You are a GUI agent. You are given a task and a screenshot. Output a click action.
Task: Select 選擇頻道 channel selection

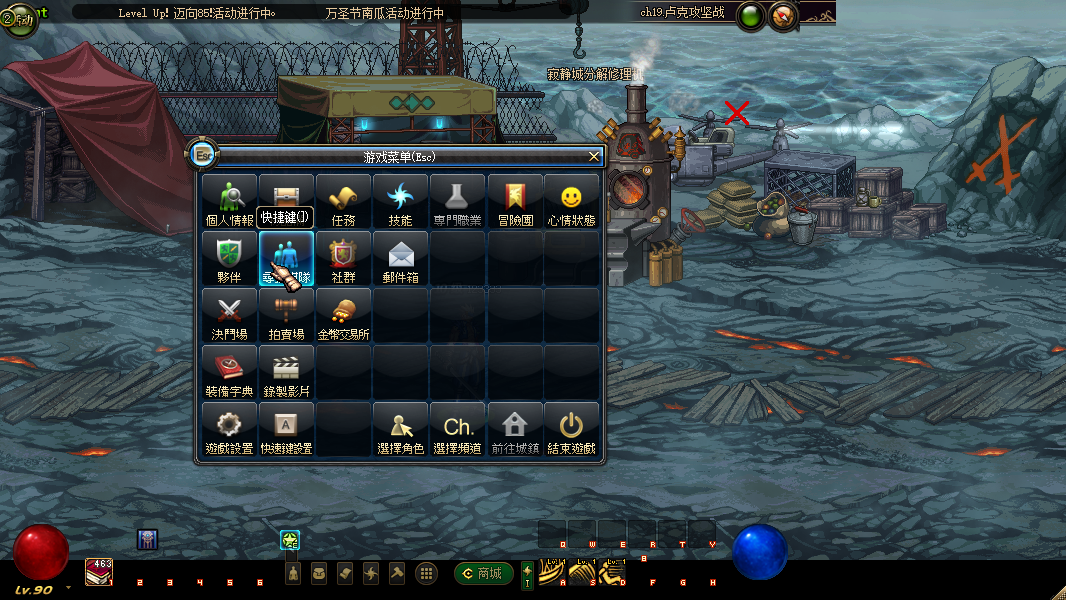coord(458,430)
